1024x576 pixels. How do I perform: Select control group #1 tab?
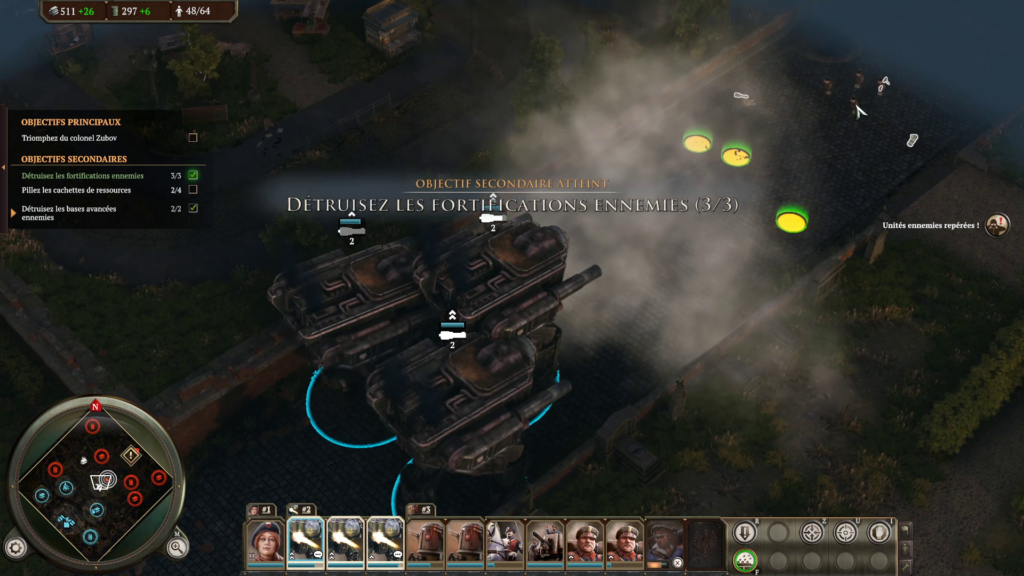point(261,510)
